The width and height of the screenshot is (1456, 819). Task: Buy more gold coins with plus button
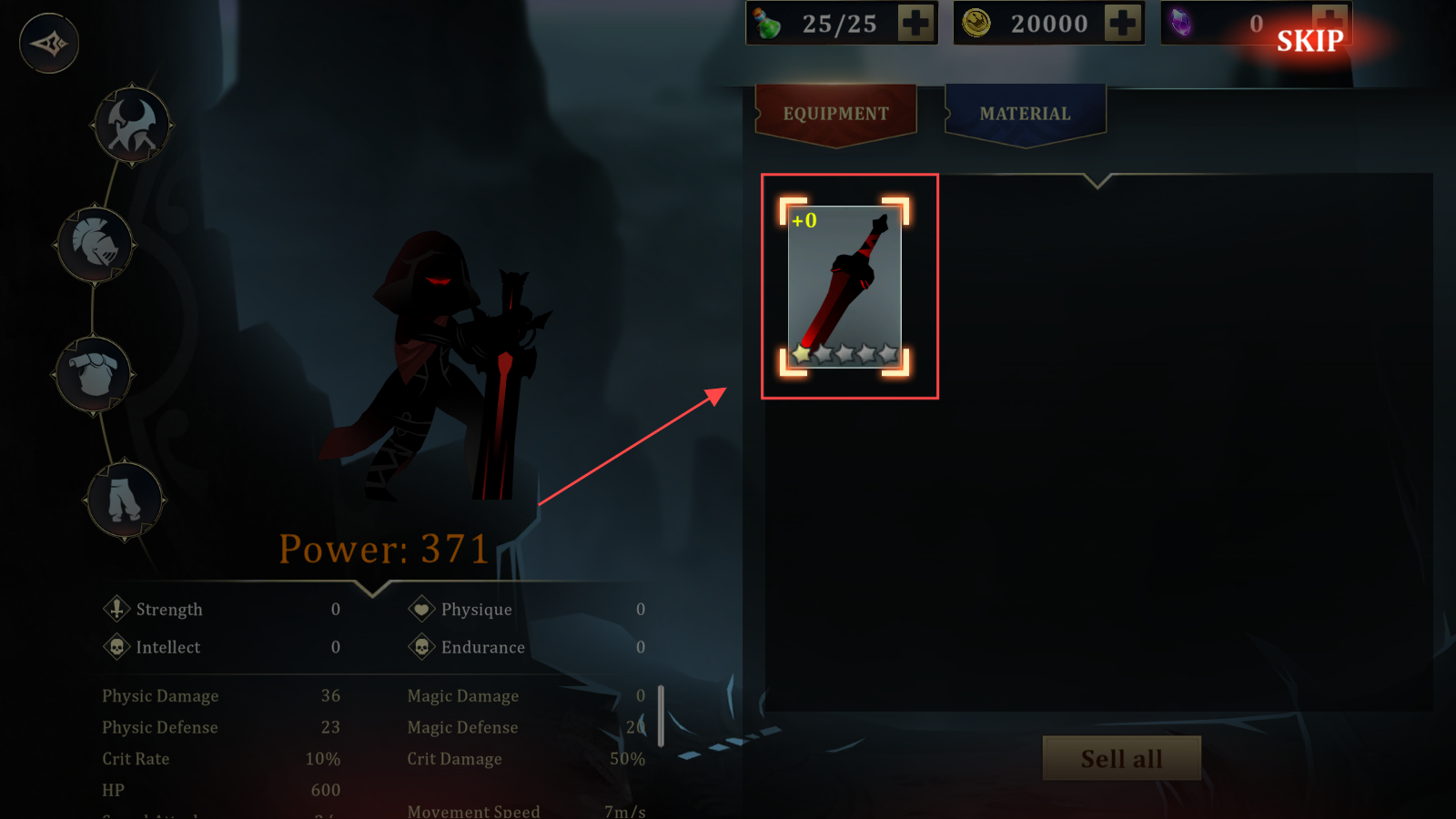1122,24
